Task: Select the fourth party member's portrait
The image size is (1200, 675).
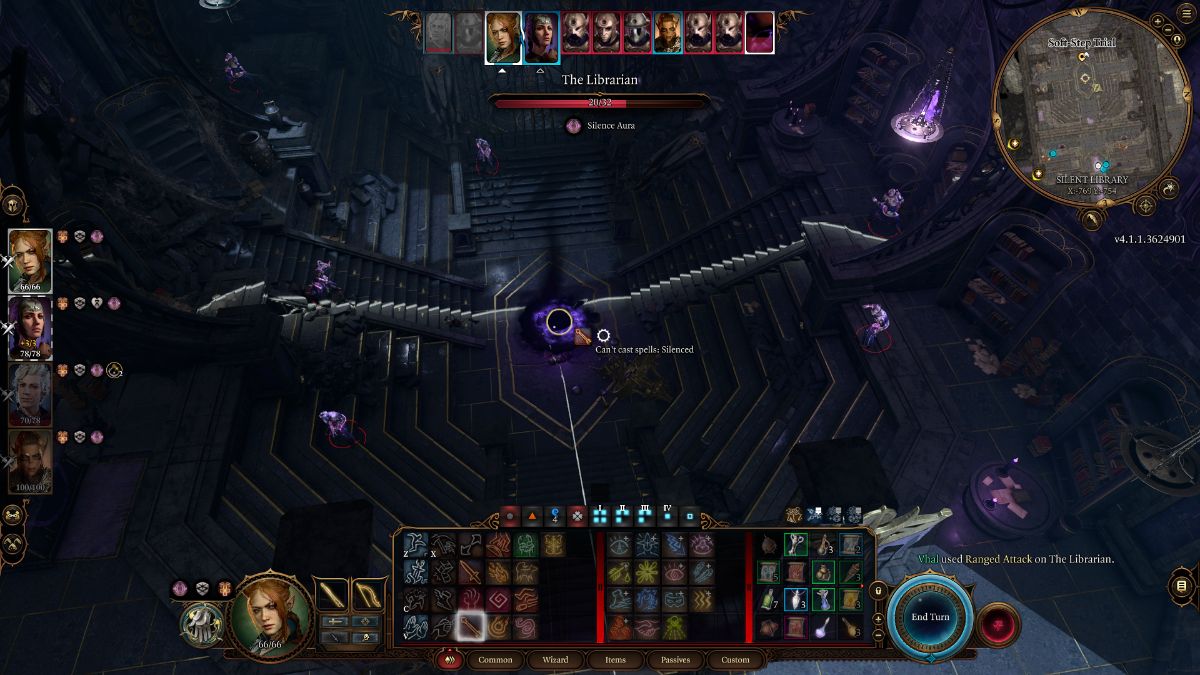Action: coord(30,460)
